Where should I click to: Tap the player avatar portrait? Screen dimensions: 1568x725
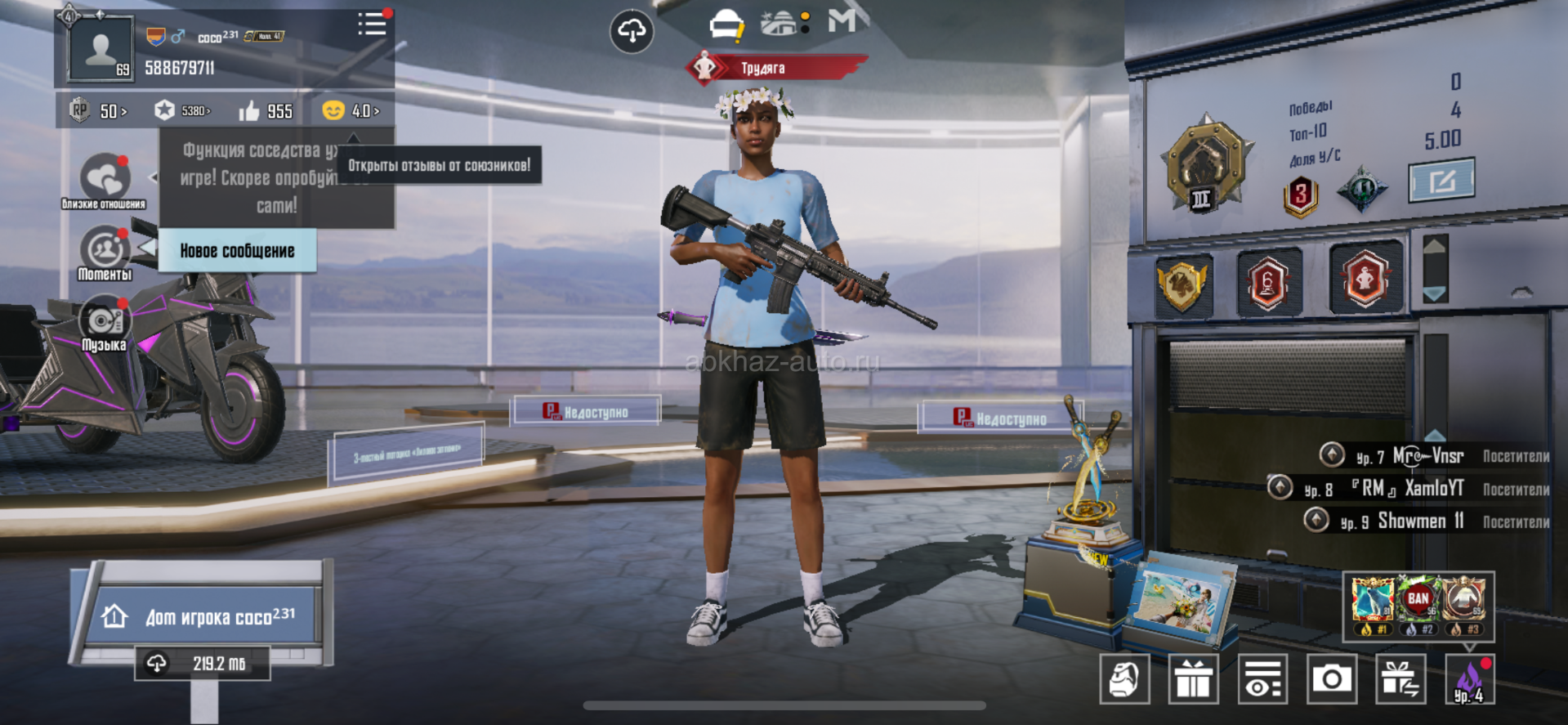pyautogui.click(x=101, y=49)
